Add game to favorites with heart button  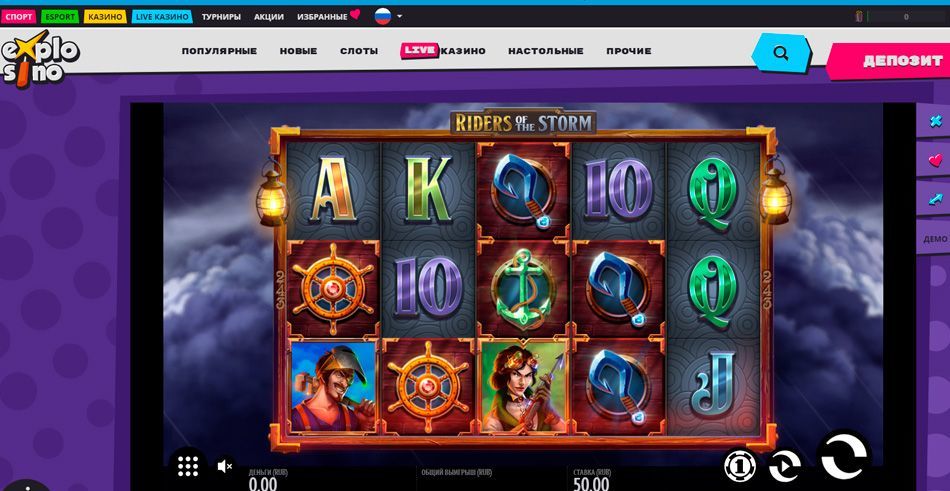[936, 160]
